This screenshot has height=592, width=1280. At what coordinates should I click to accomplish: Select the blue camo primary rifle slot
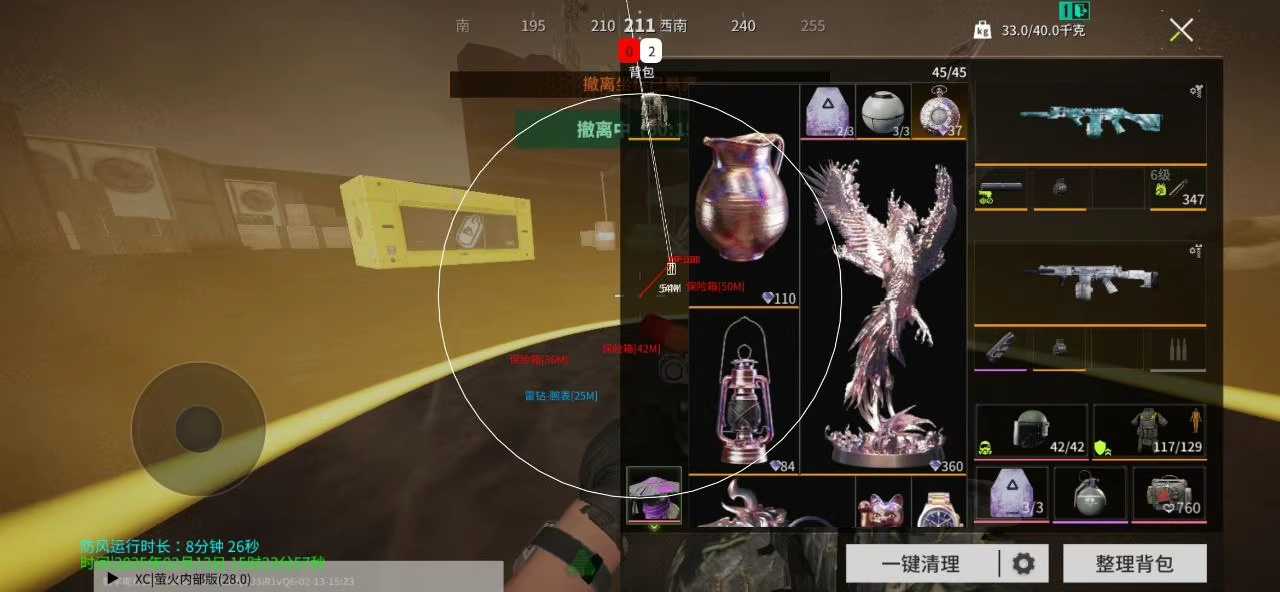[x=1090, y=122]
